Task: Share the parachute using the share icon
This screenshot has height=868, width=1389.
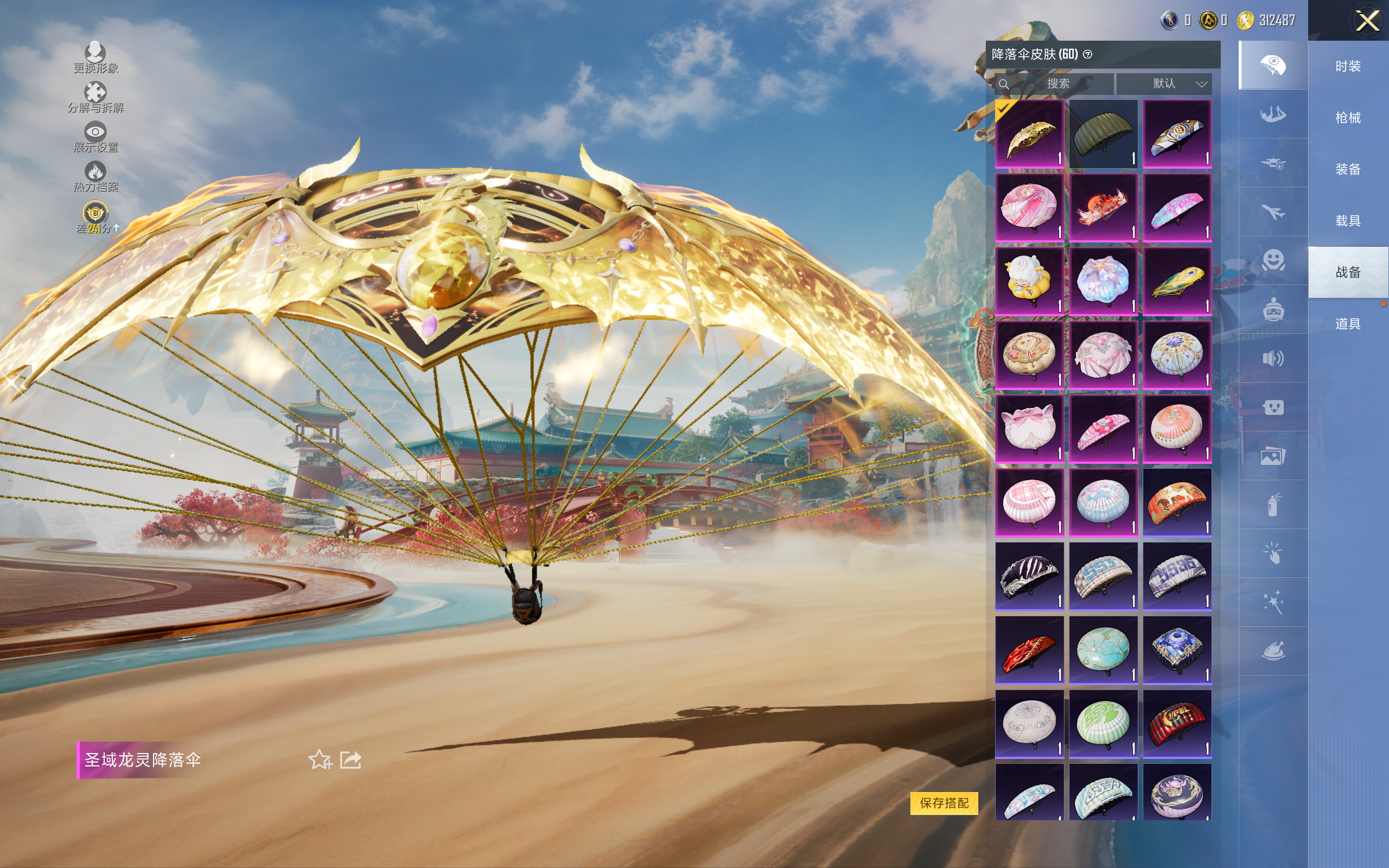Action: click(x=351, y=759)
